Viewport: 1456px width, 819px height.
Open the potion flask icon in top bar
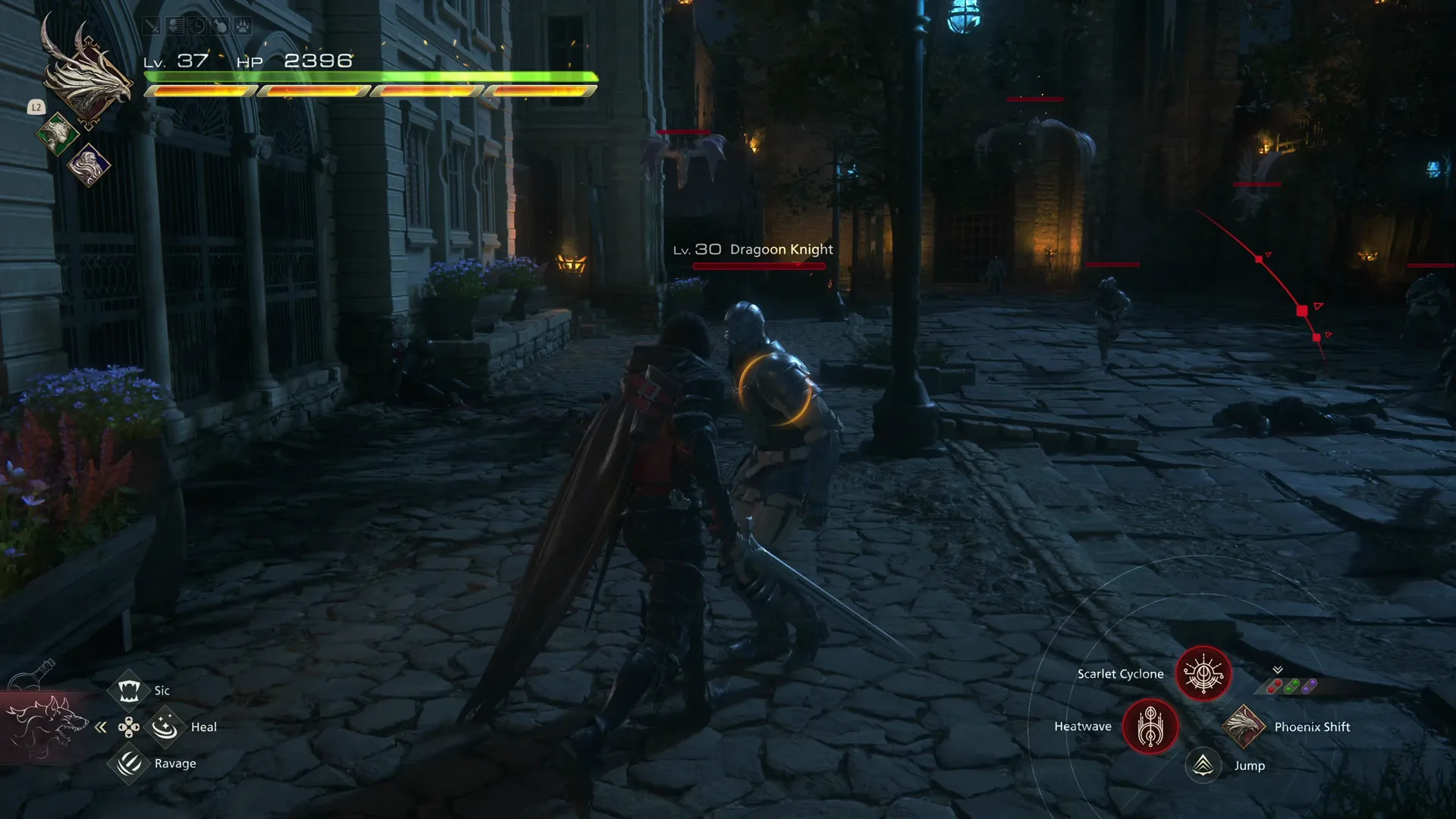click(220, 26)
